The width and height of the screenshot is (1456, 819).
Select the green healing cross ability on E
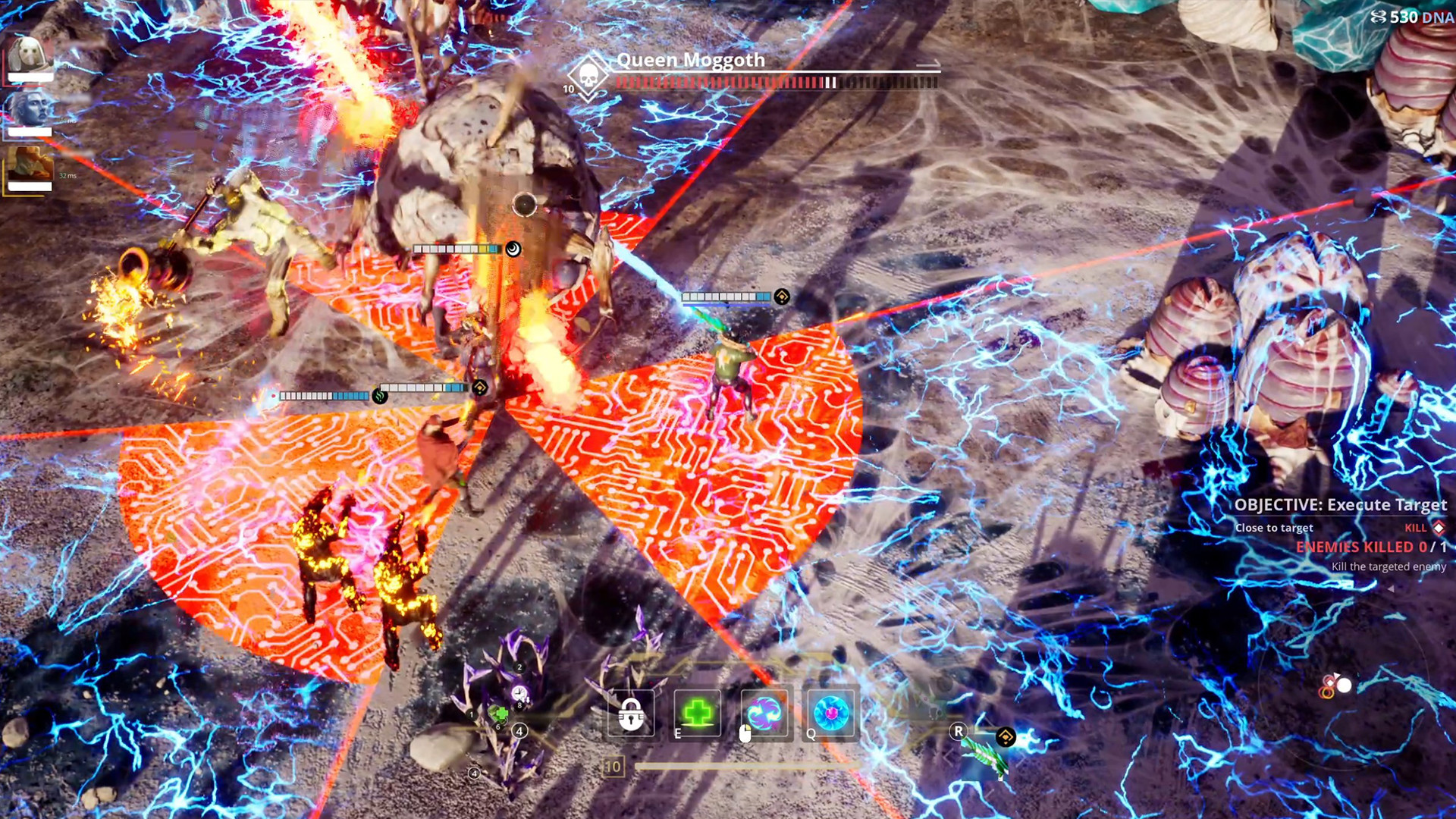(x=698, y=711)
